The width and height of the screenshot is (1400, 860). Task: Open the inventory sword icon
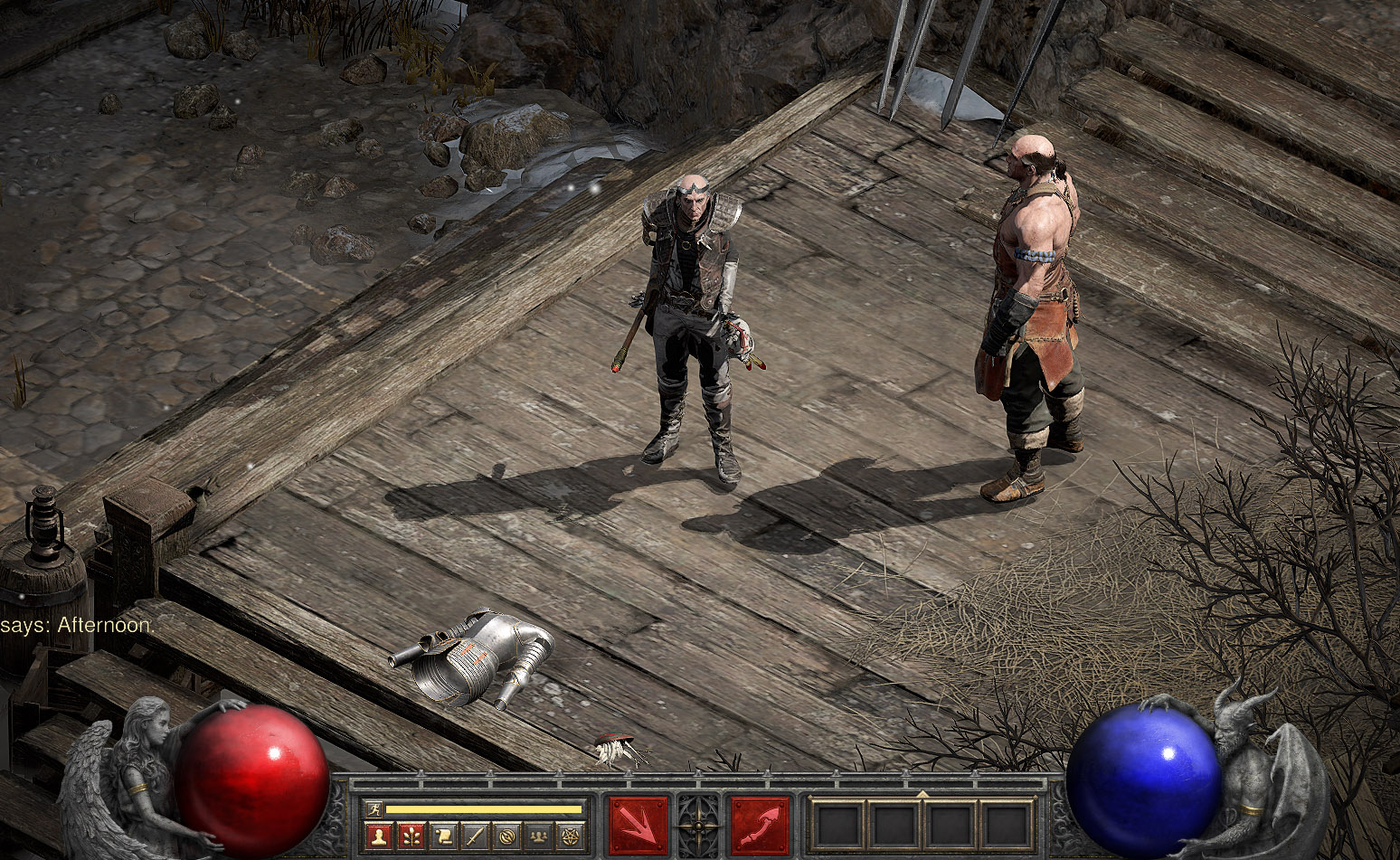pyautogui.click(x=474, y=836)
